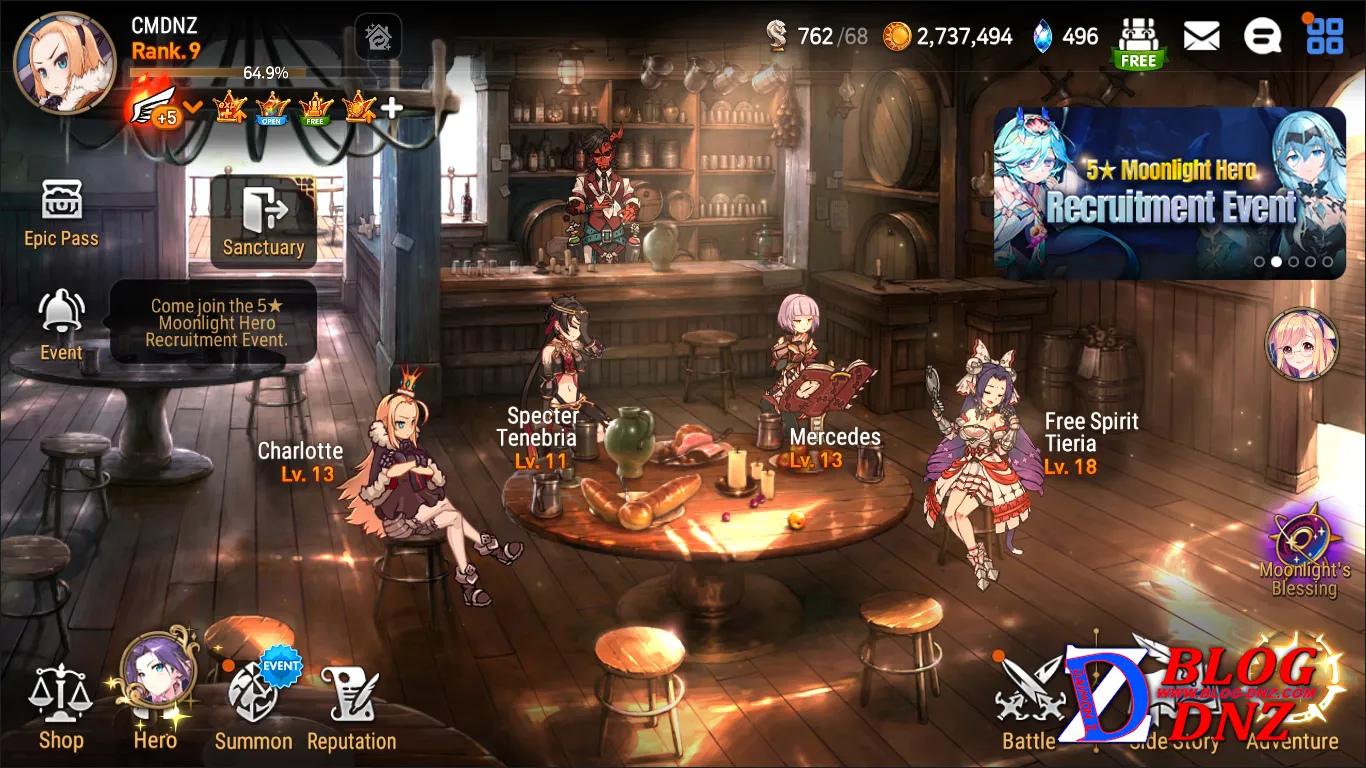Open the blue grid main menu
Viewport: 1366px width, 768px height.
[x=1325, y=37]
